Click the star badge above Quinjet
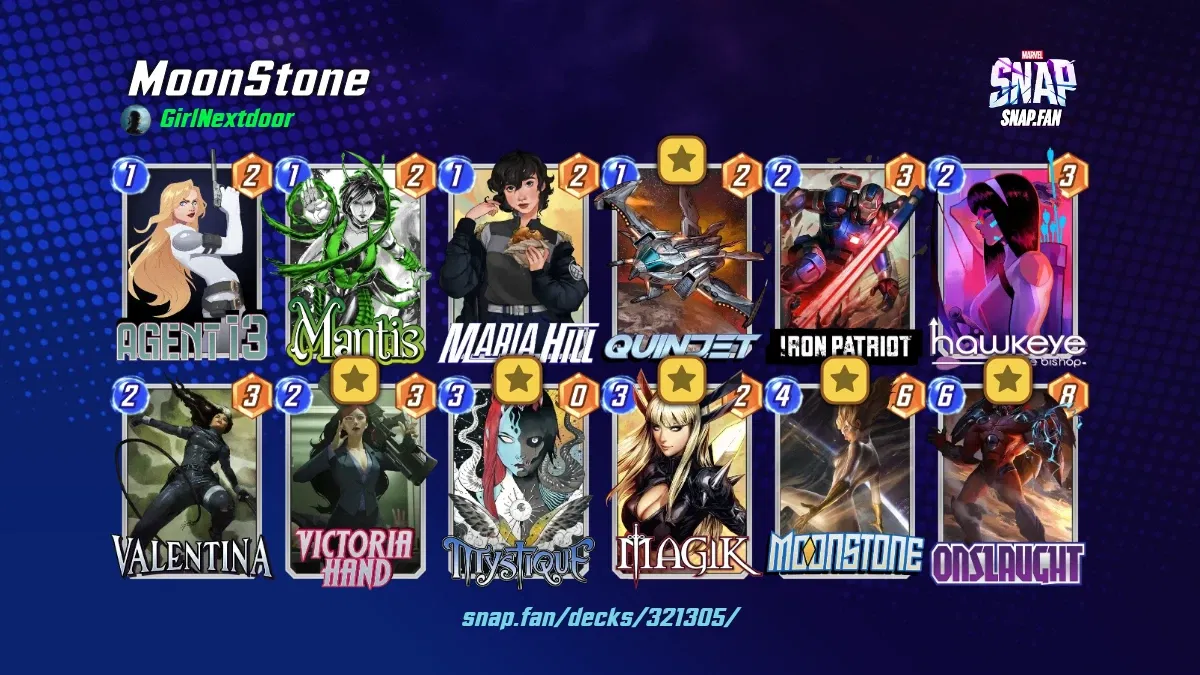 coord(682,159)
